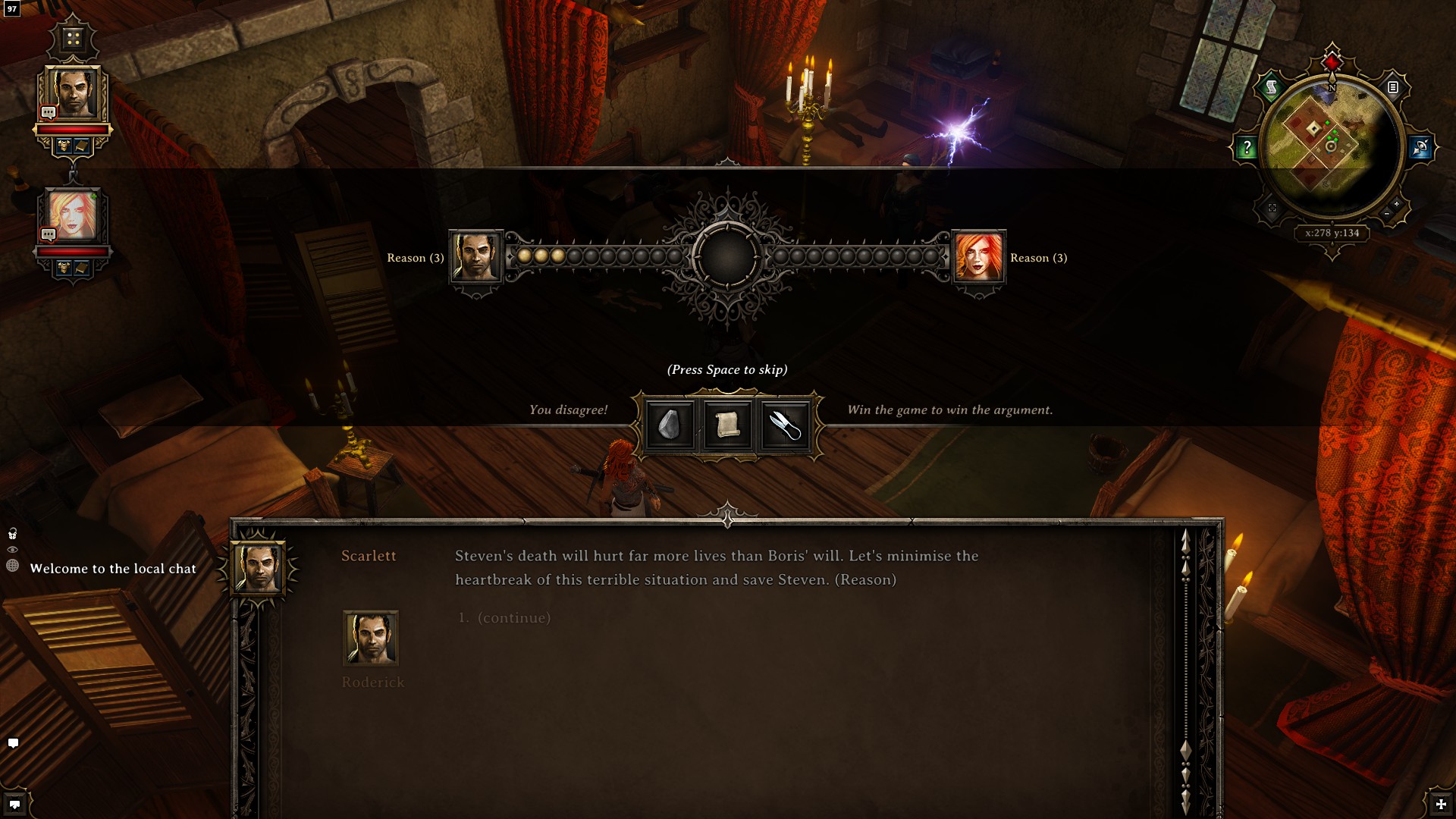Switch to global chat with the globe icon
This screenshot has height=819, width=1456.
(x=12, y=566)
